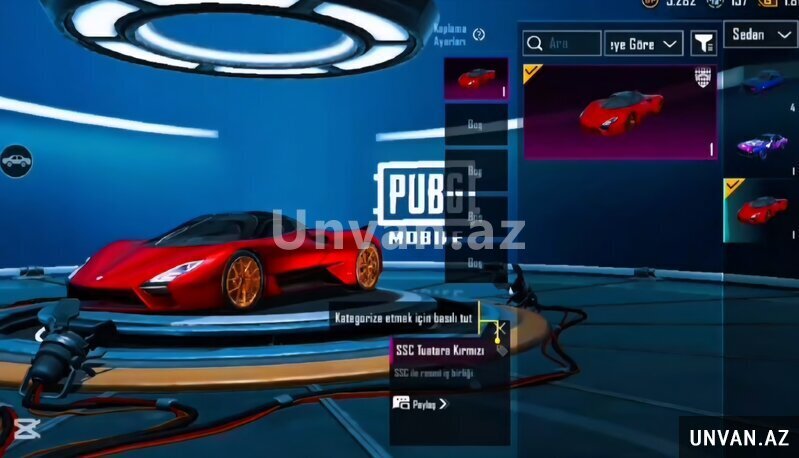The height and width of the screenshot is (458, 799).
Task: Choose the purple galaxy car skin thumbnail
Action: 762,145
